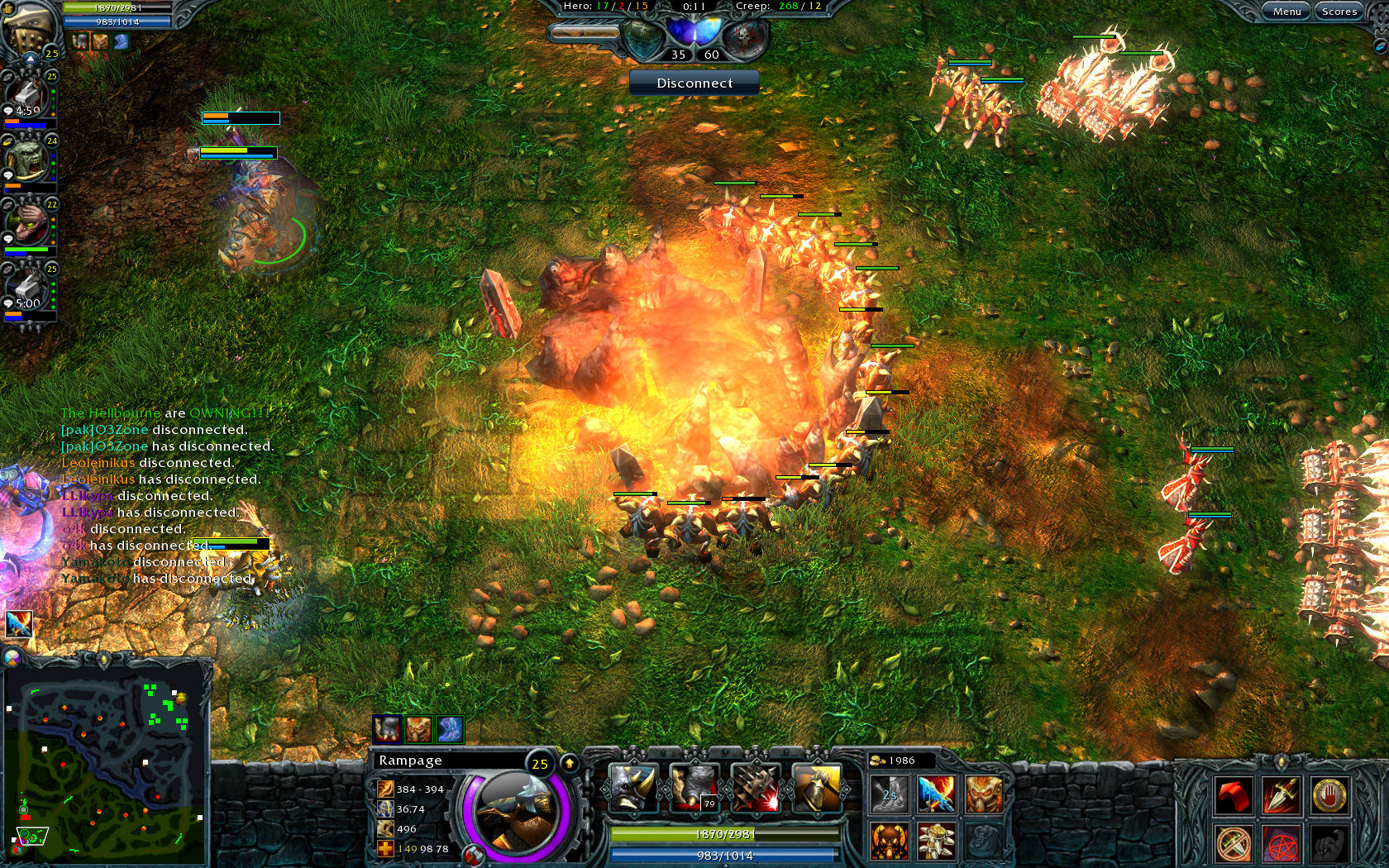
Task: Click the red pentagram command icon
Action: pyautogui.click(x=1282, y=844)
